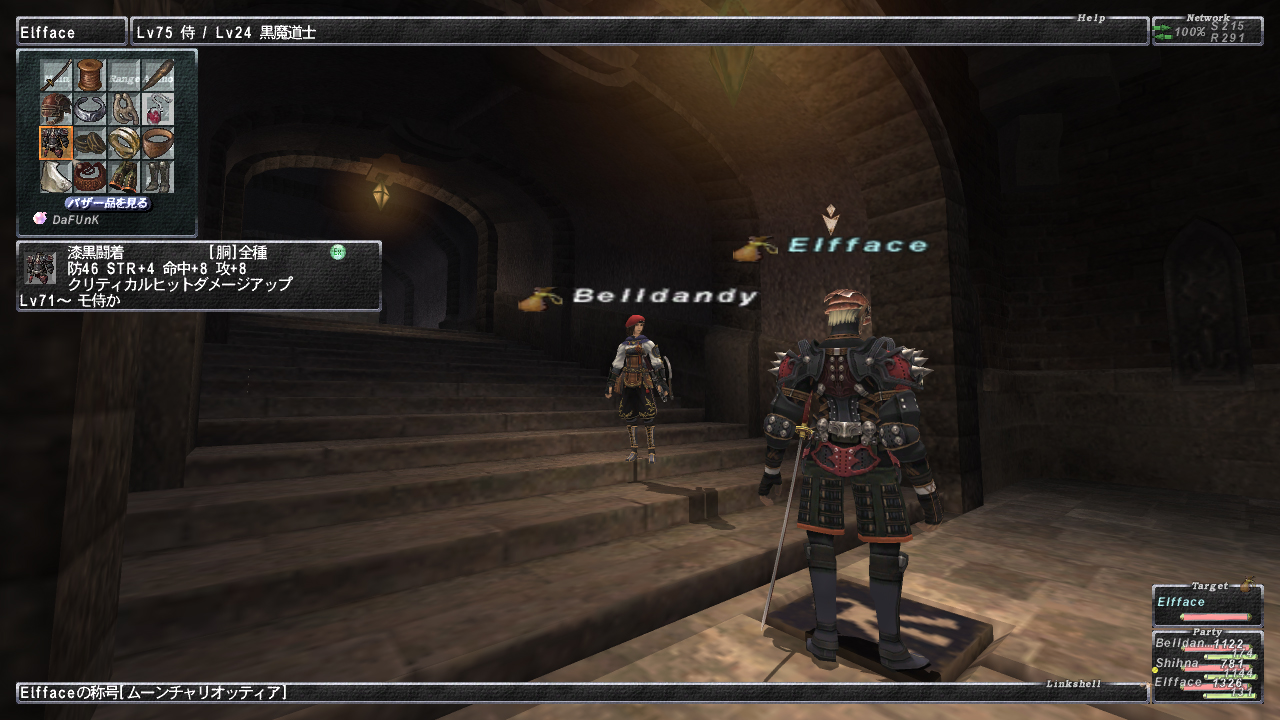Select the brown belt waist slot
Viewport: 1280px width, 720px height.
90,177
